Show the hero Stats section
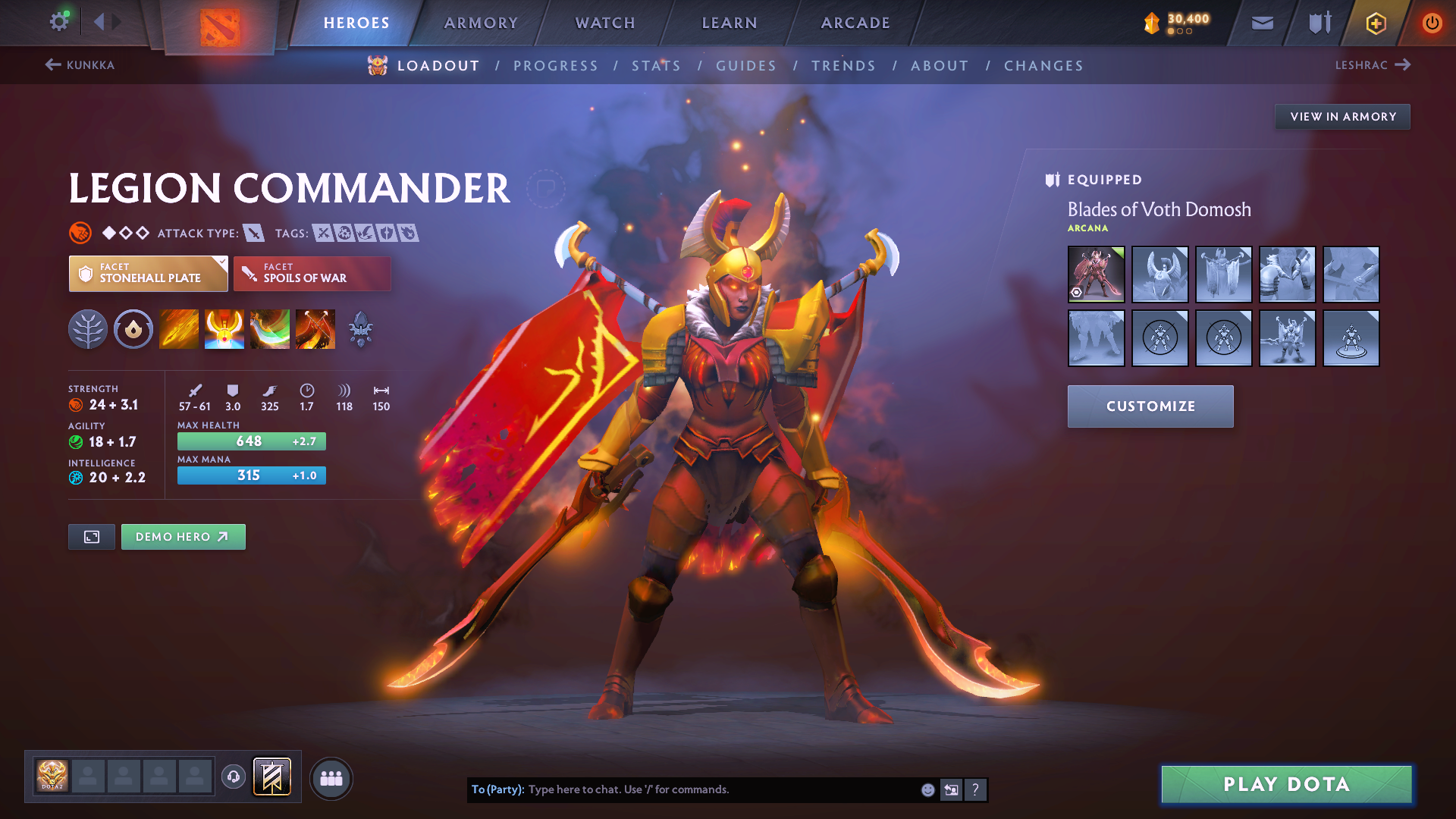The image size is (1456, 819). click(656, 66)
